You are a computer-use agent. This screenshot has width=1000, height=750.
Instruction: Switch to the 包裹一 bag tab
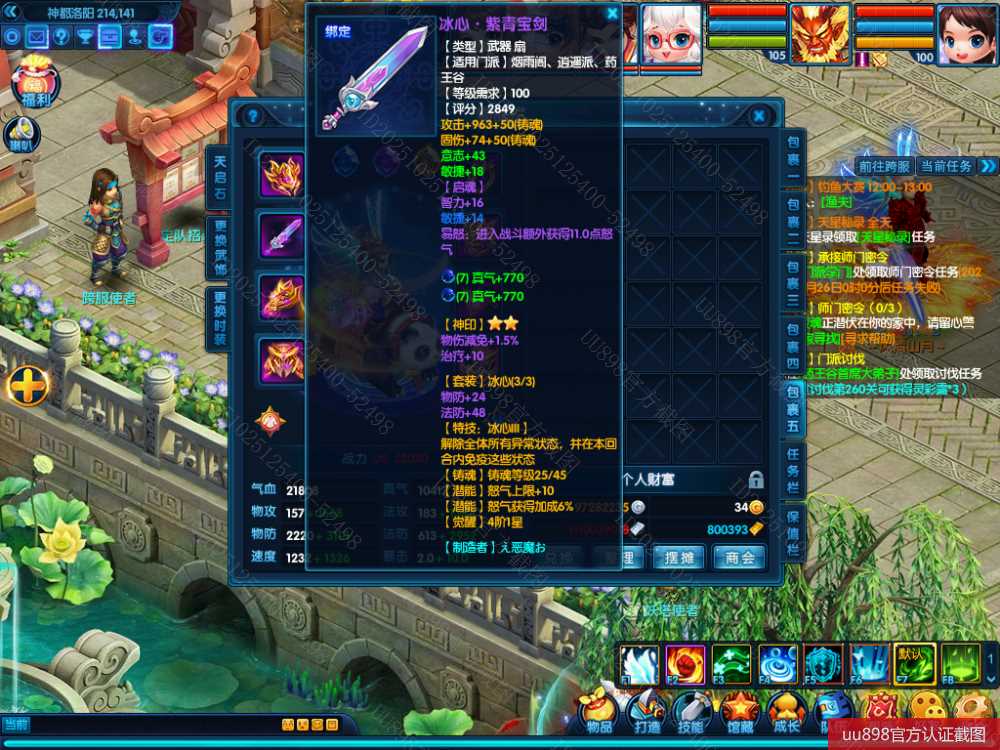(x=793, y=157)
